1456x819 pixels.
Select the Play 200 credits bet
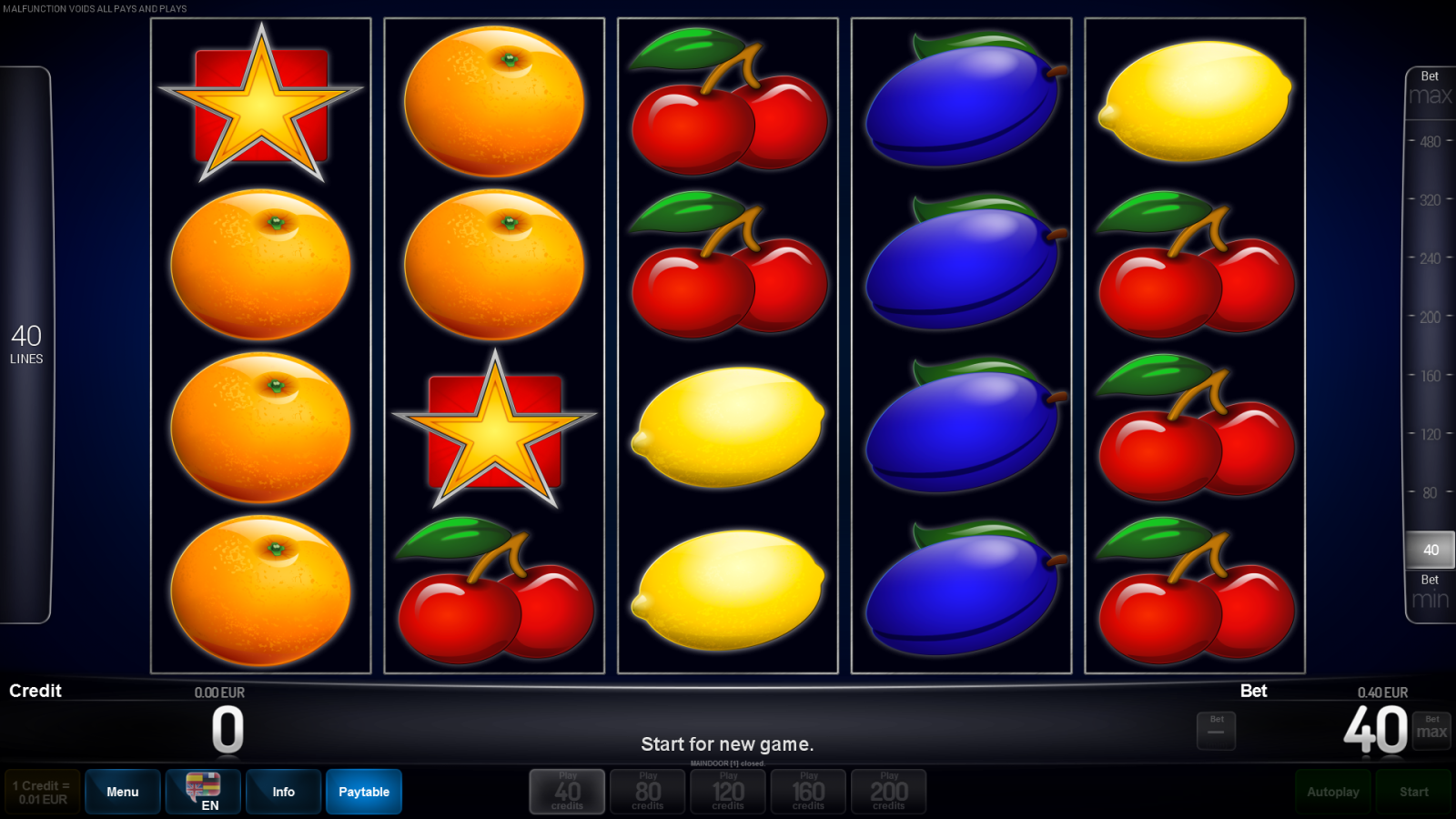(x=888, y=791)
